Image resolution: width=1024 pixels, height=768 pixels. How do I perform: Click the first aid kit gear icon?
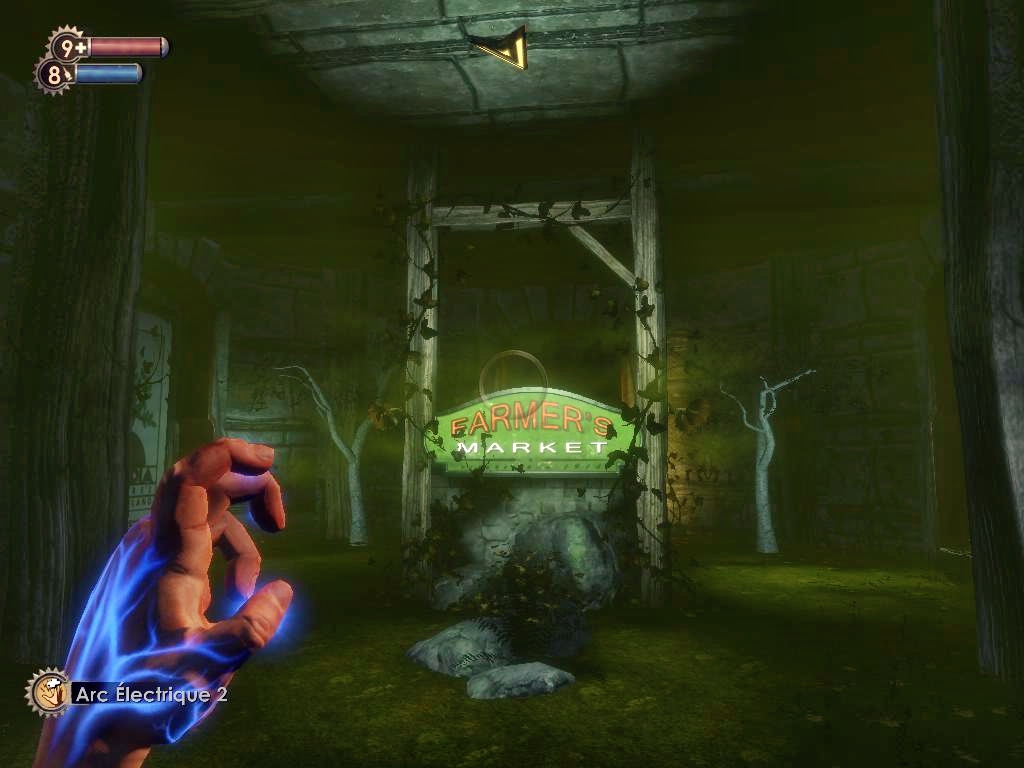click(67, 46)
